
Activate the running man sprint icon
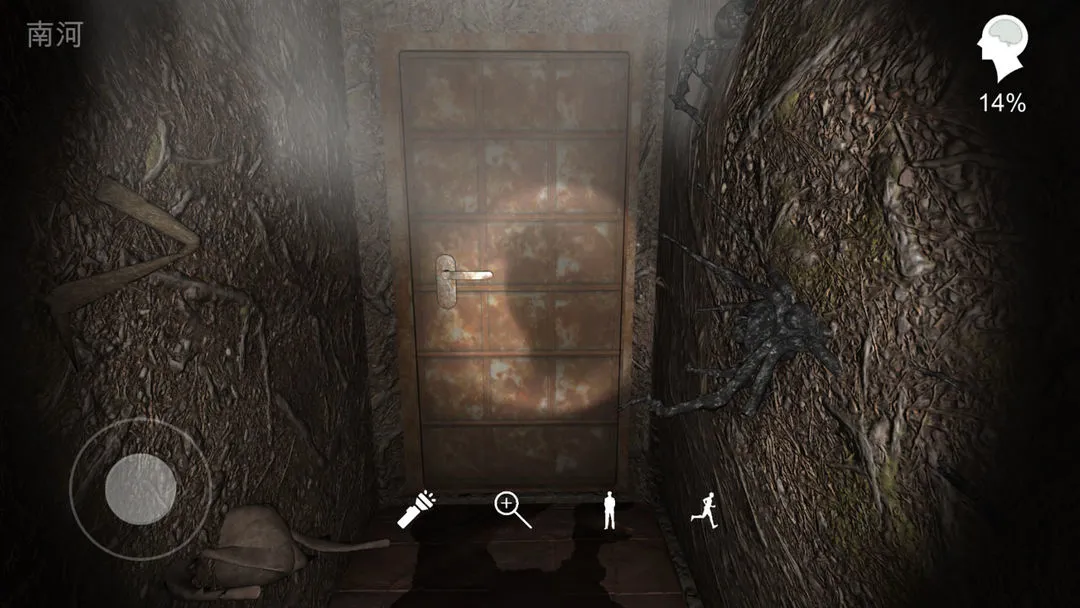pos(703,510)
